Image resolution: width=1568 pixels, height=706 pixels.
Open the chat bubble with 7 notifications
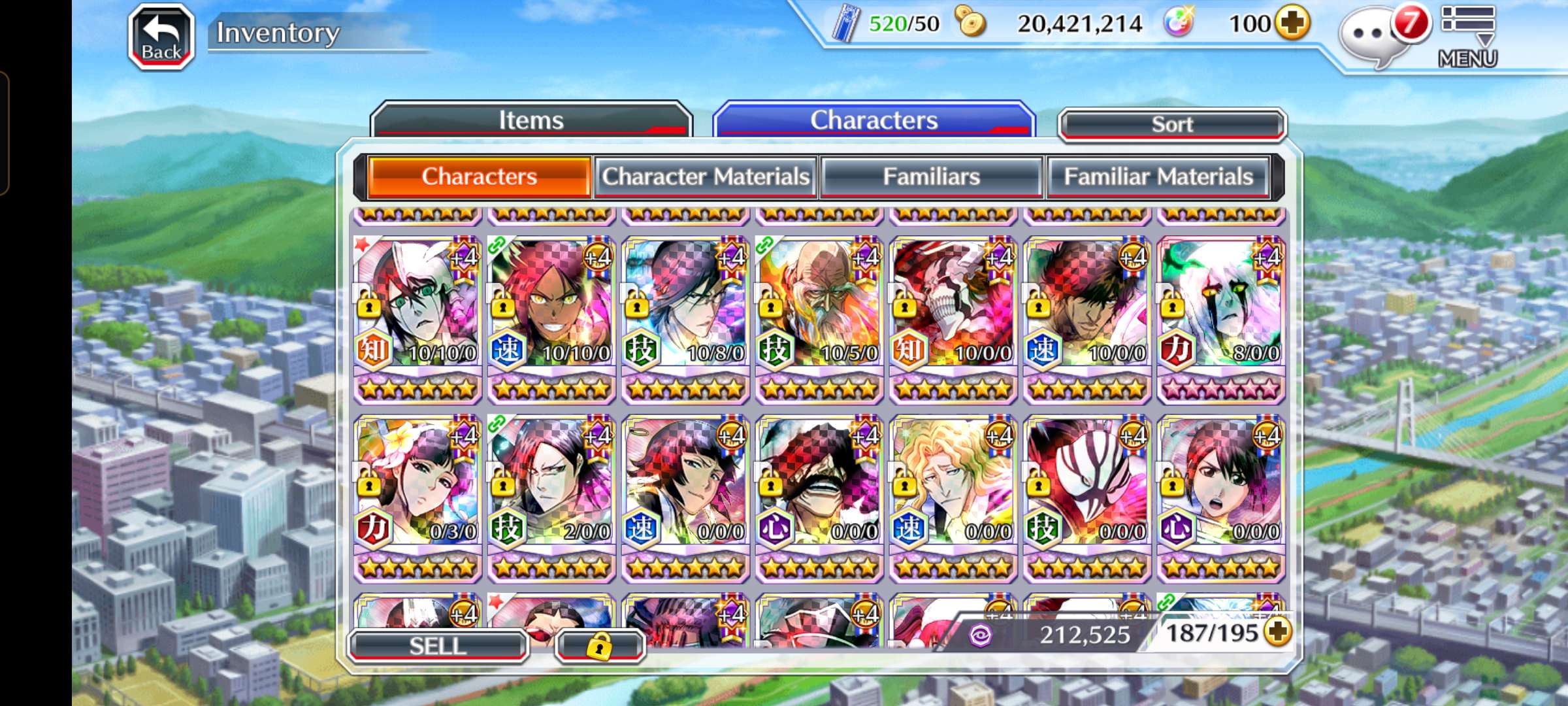coord(1372,36)
